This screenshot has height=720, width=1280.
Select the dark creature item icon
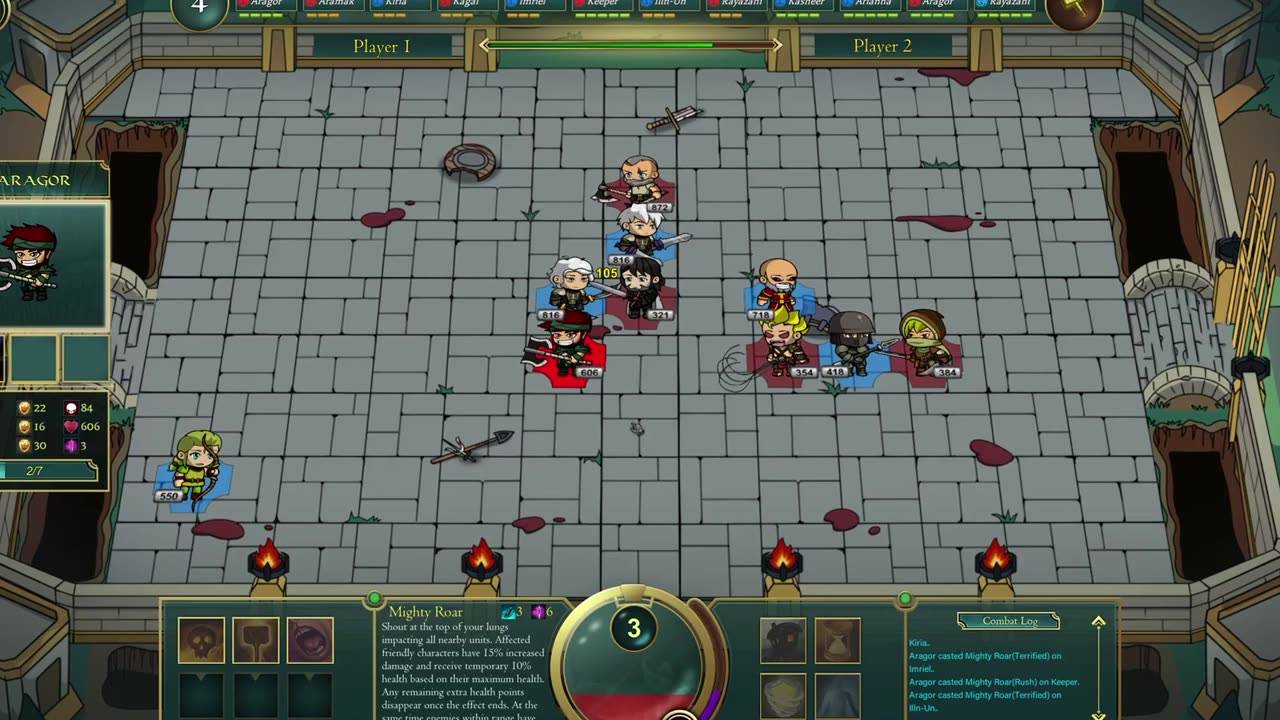(782, 640)
